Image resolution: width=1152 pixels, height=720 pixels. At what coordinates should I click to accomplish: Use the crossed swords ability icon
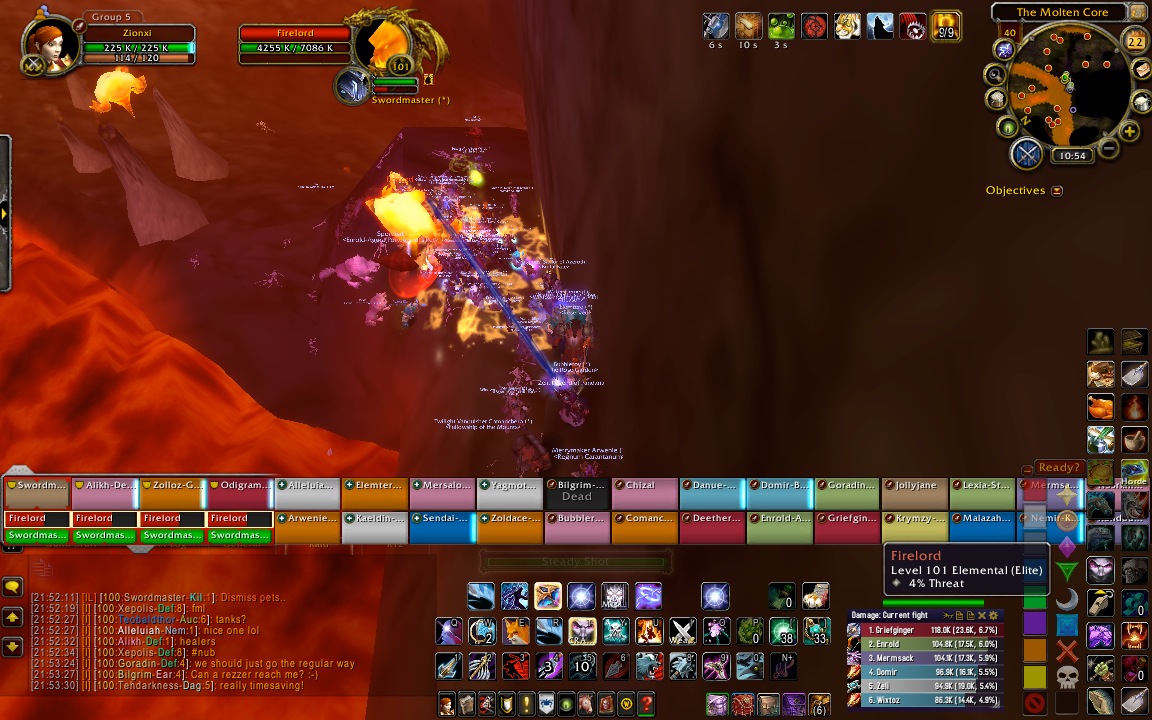pyautogui.click(x=682, y=632)
